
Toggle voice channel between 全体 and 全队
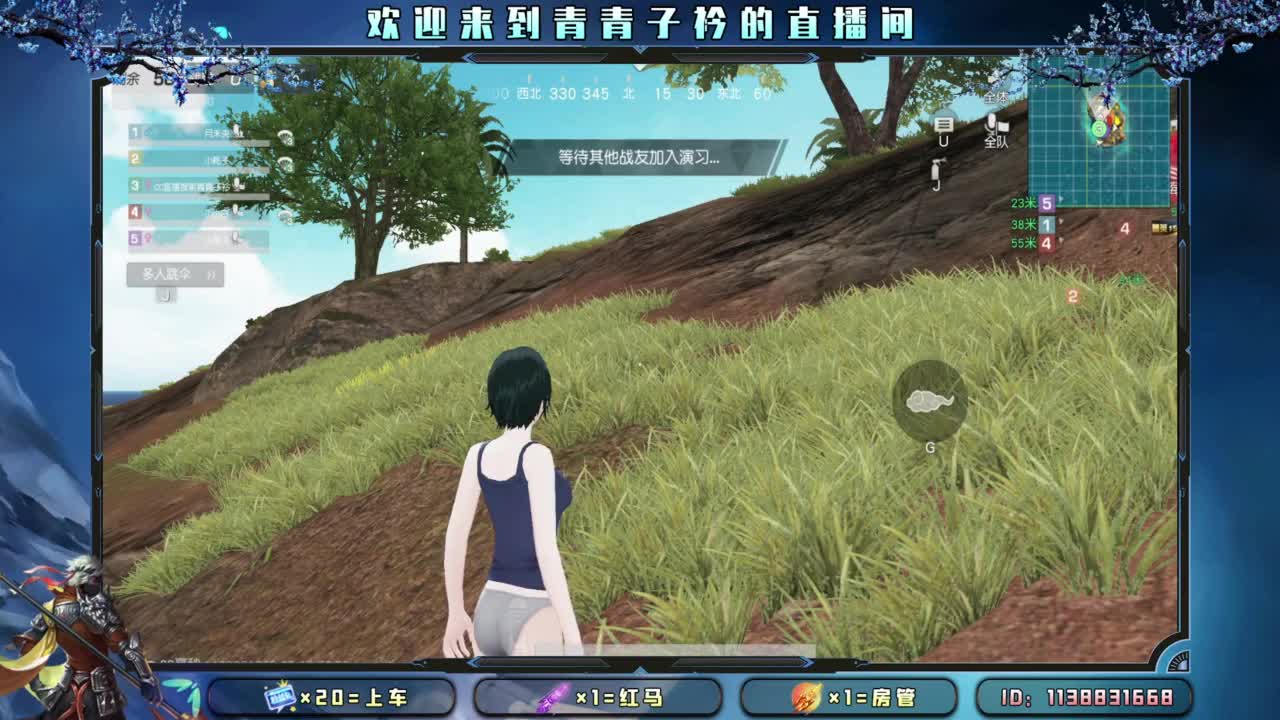click(x=995, y=125)
